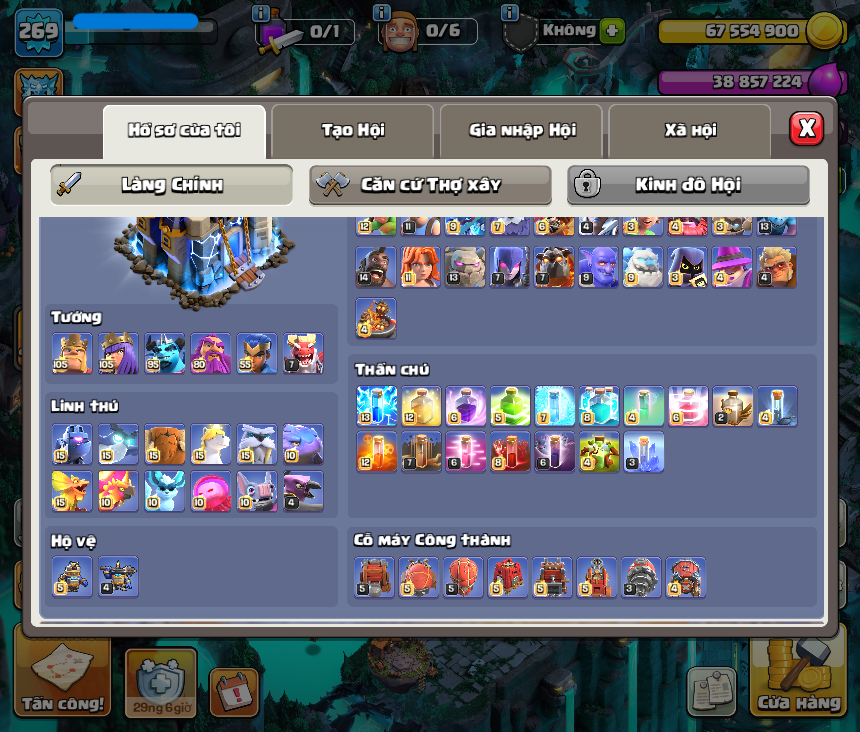Choose the Làng Chính village button
The image size is (860, 732).
171,185
